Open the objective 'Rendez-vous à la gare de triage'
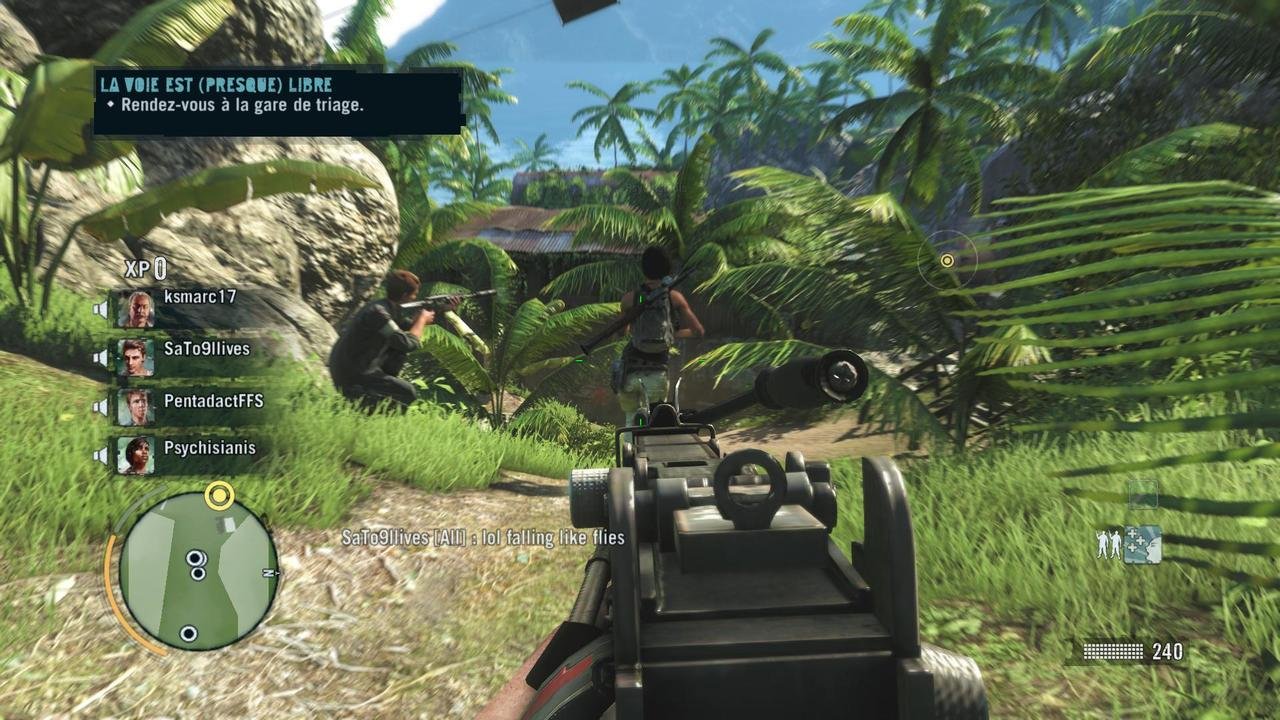 [x=237, y=104]
